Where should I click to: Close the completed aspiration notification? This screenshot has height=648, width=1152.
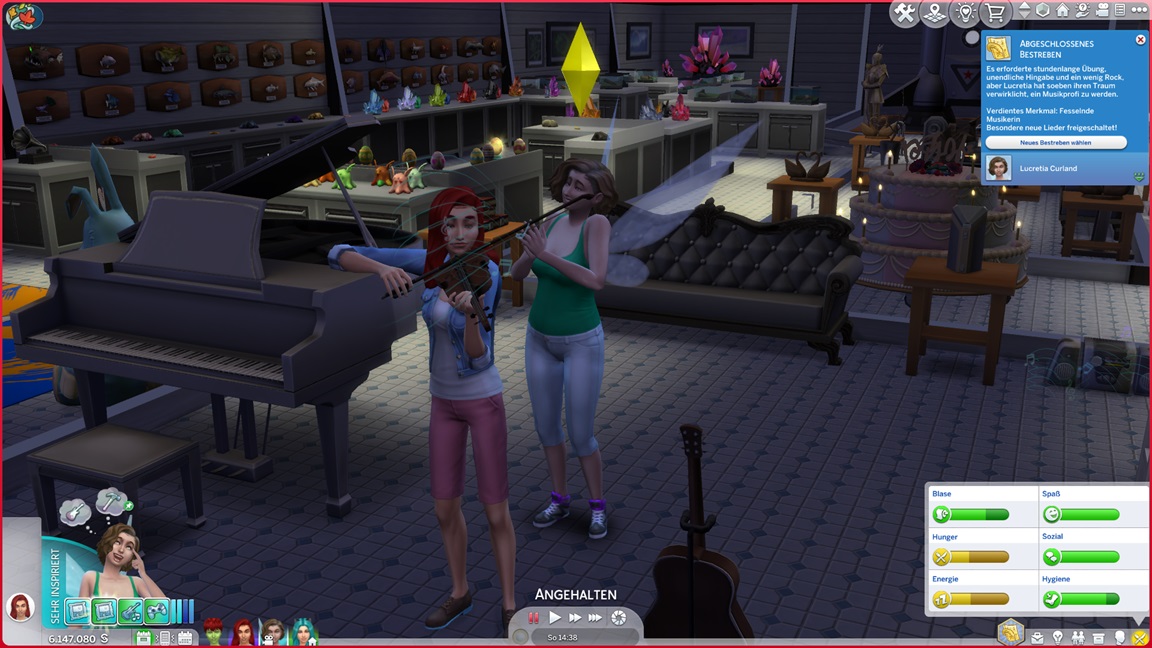click(x=1140, y=40)
